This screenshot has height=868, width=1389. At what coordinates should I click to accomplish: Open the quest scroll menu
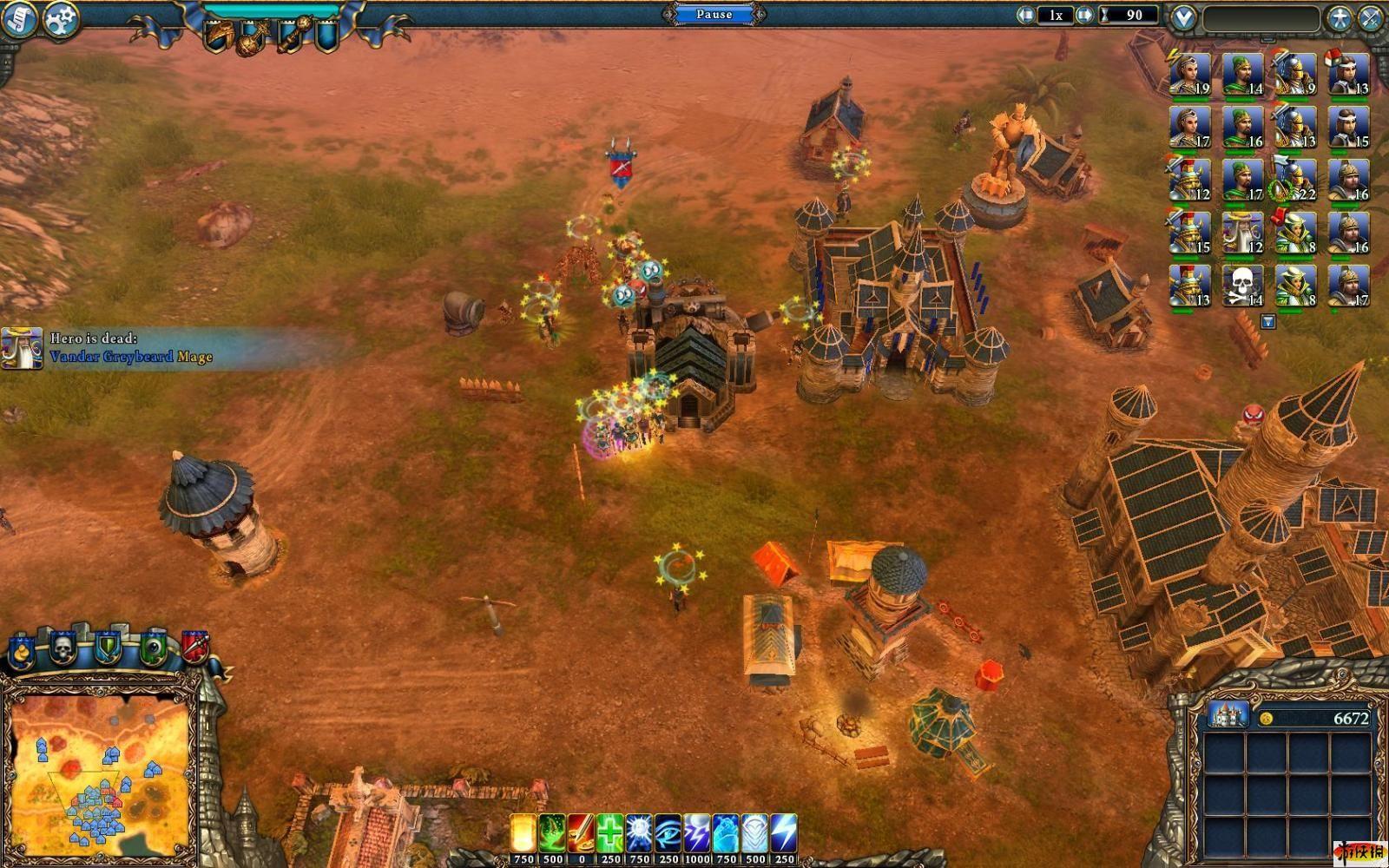[x=18, y=19]
